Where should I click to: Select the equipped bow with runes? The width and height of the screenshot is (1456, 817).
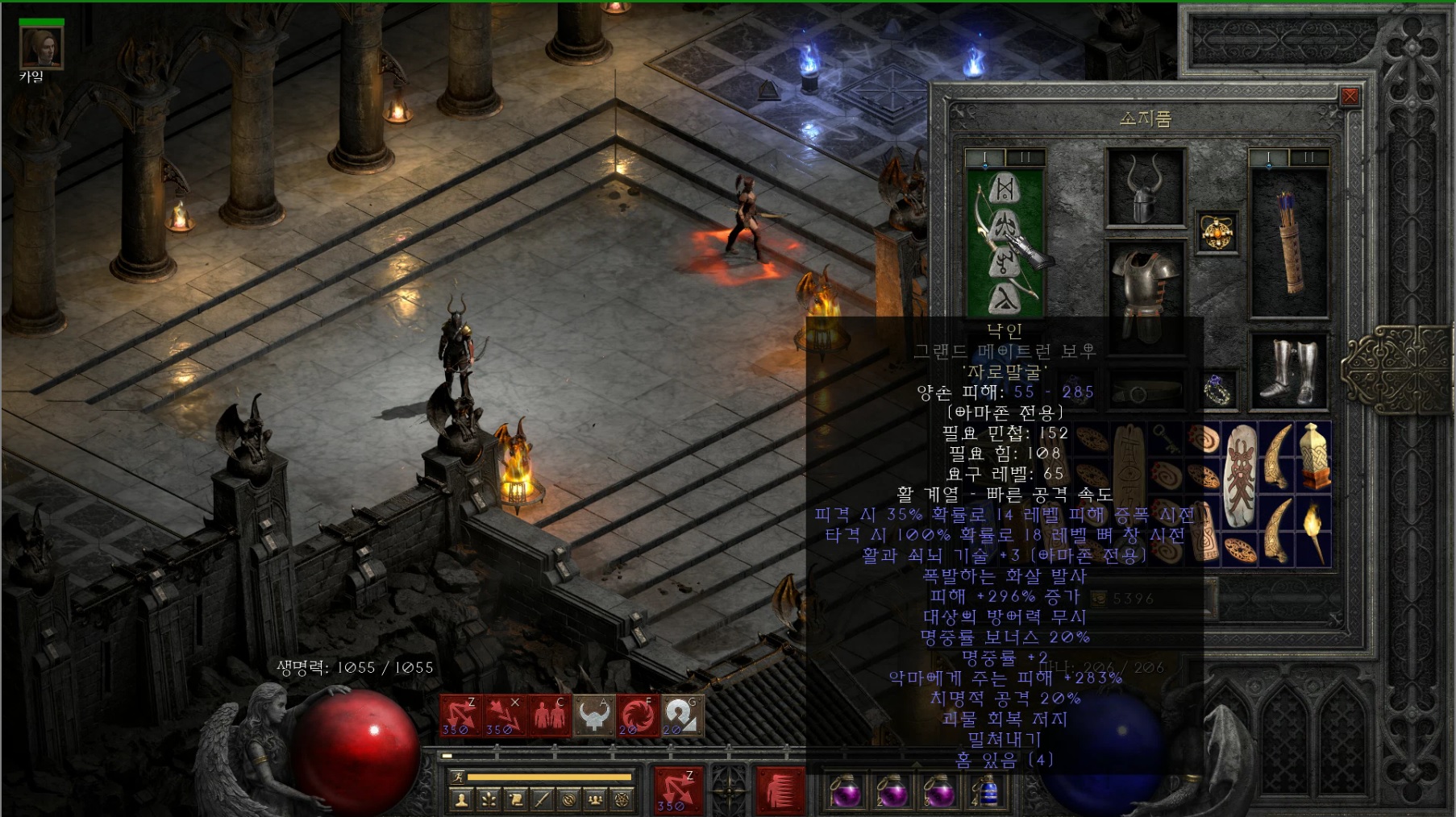(x=1005, y=242)
